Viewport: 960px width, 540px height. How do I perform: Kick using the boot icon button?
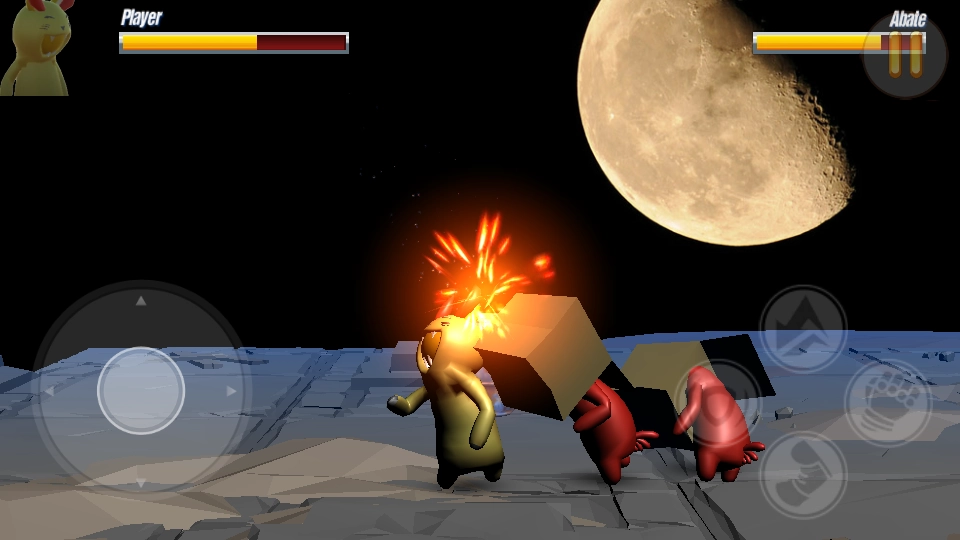pos(803,475)
